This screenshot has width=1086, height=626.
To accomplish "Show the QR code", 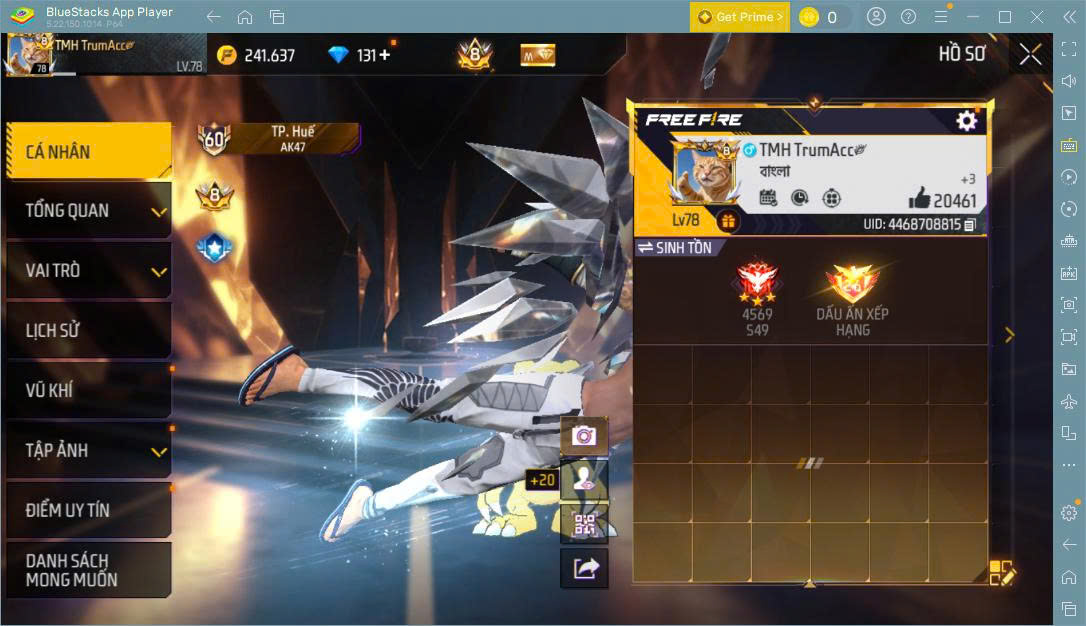I will point(584,523).
